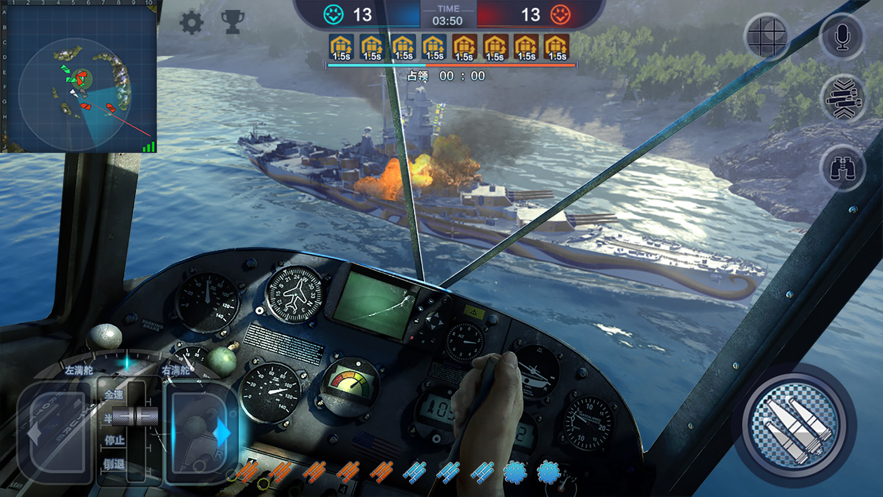Open the trophy scoreboard
The image size is (883, 497).
pyautogui.click(x=232, y=22)
